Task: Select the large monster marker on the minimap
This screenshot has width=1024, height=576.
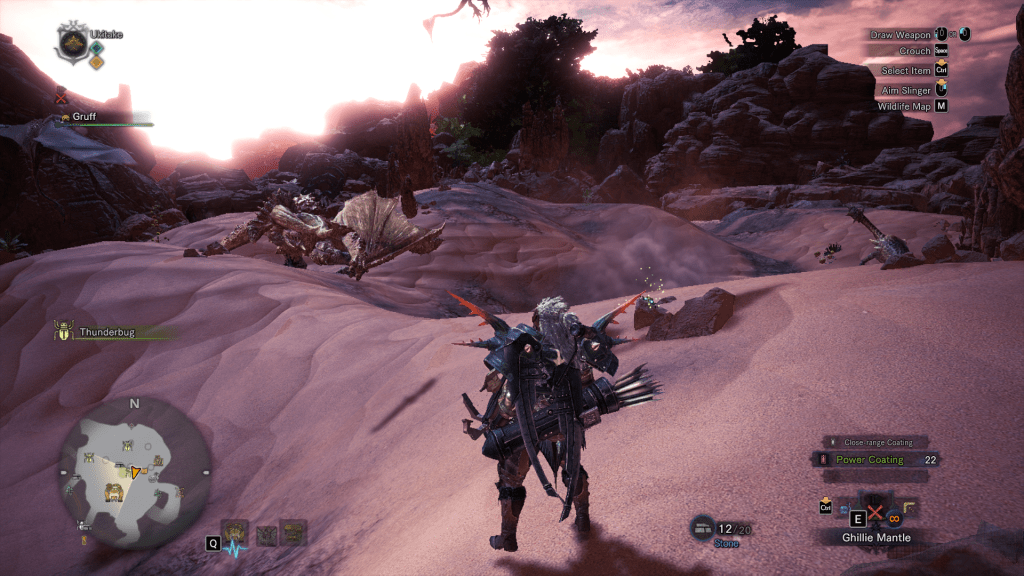Action: pyautogui.click(x=114, y=491)
